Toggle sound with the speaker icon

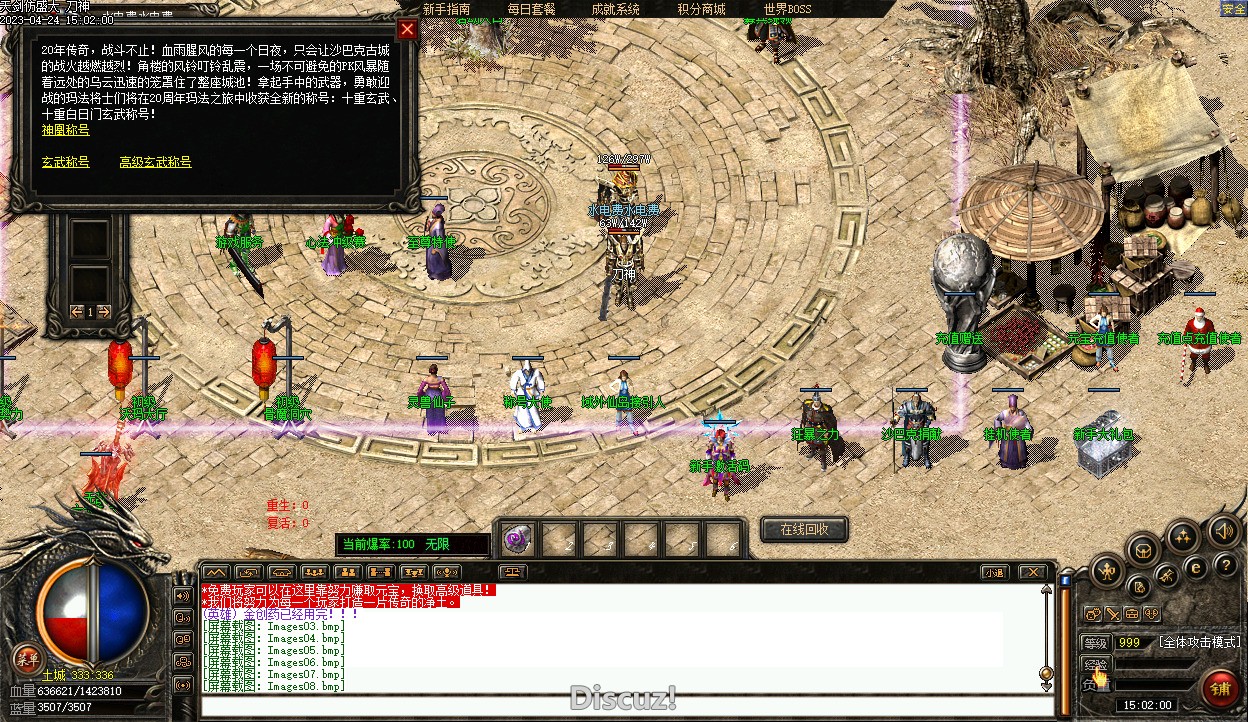[x=1222, y=529]
